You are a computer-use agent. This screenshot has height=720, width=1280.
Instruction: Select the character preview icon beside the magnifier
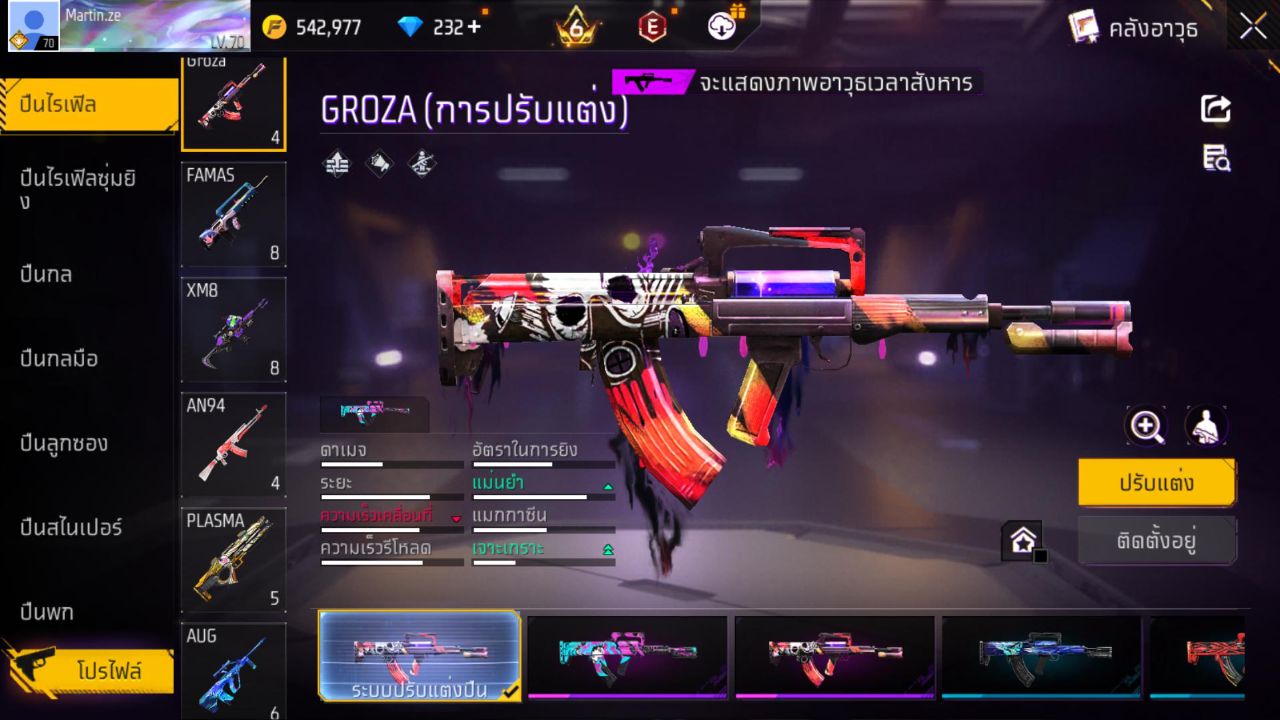[x=1207, y=425]
